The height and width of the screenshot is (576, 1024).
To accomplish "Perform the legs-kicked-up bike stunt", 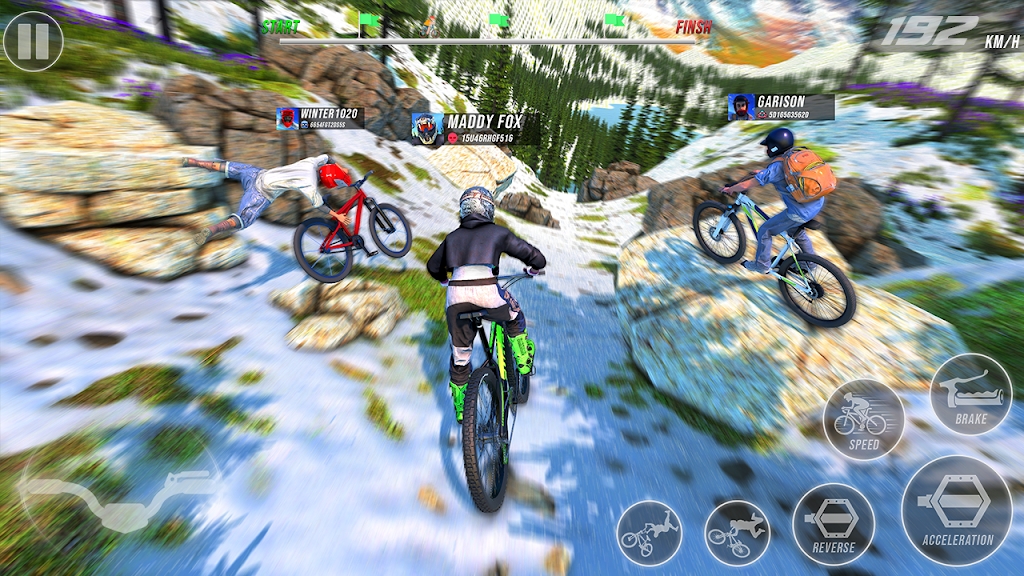I will (649, 533).
